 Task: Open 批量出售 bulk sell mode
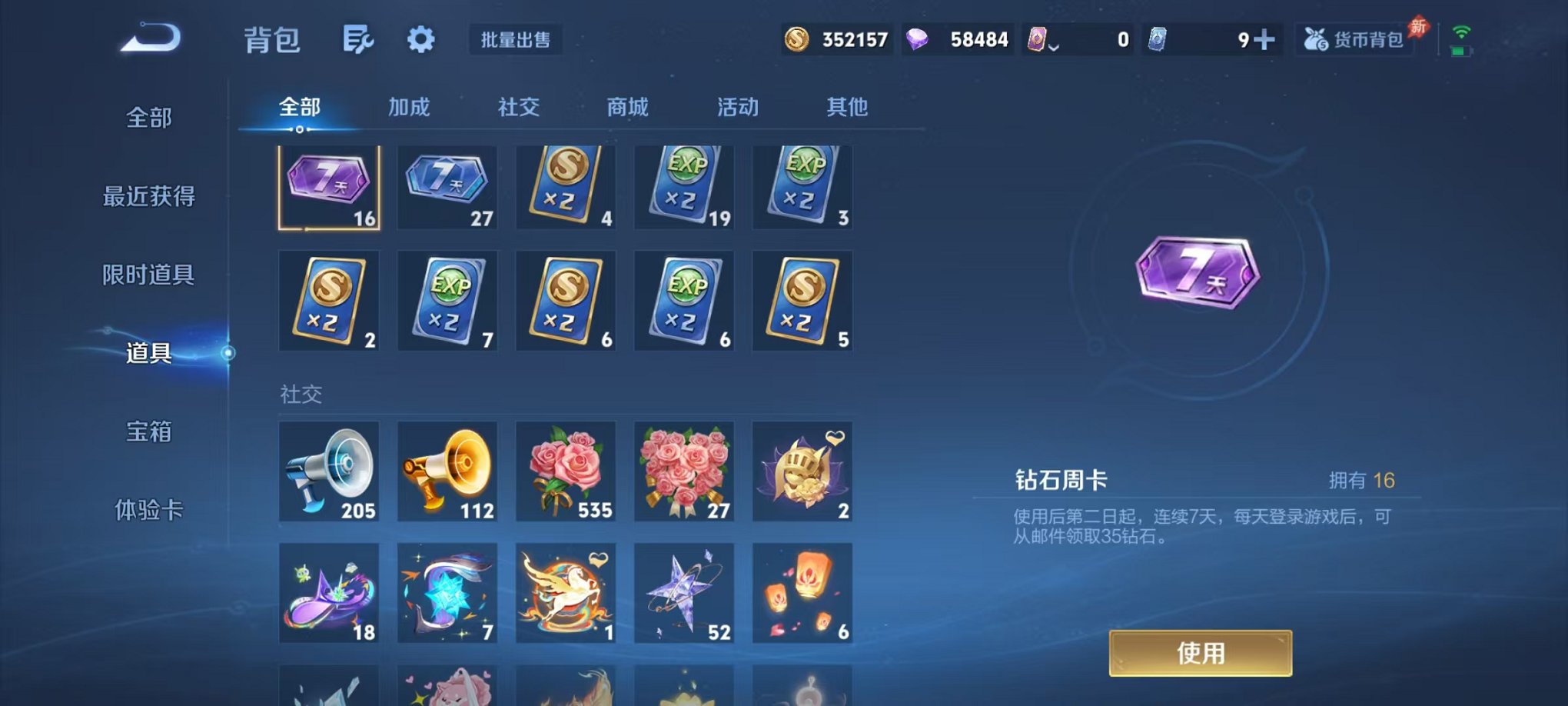(517, 40)
